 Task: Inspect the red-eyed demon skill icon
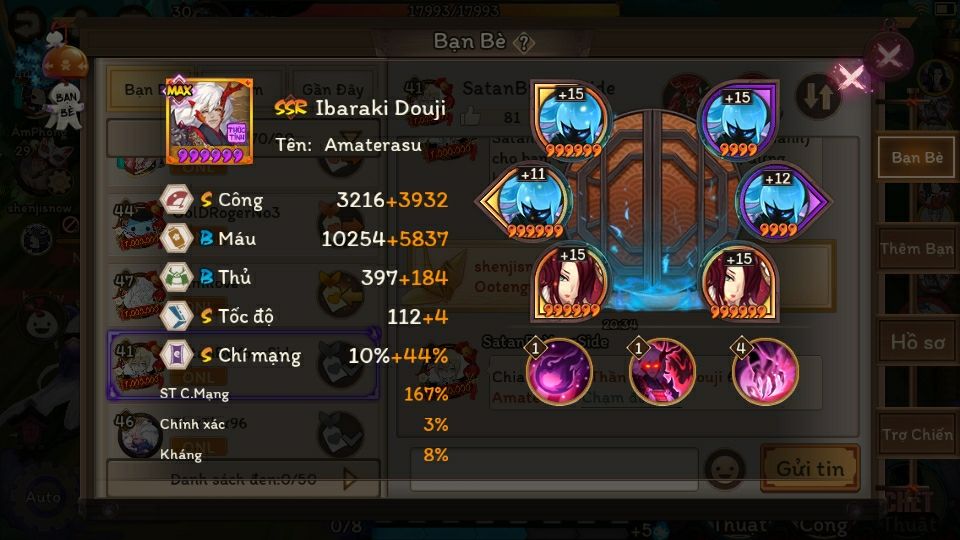click(x=662, y=371)
